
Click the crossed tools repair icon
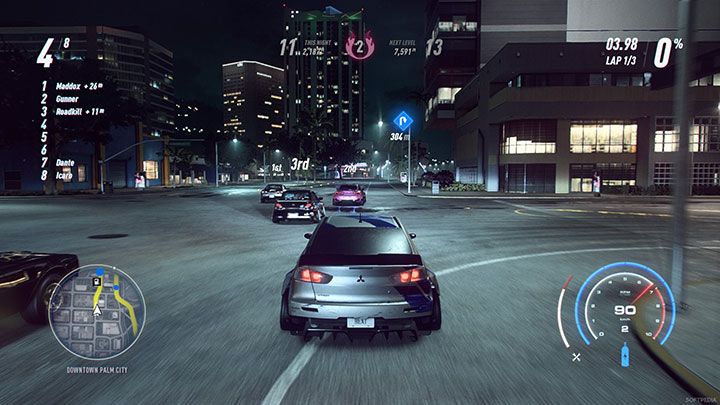tap(577, 357)
